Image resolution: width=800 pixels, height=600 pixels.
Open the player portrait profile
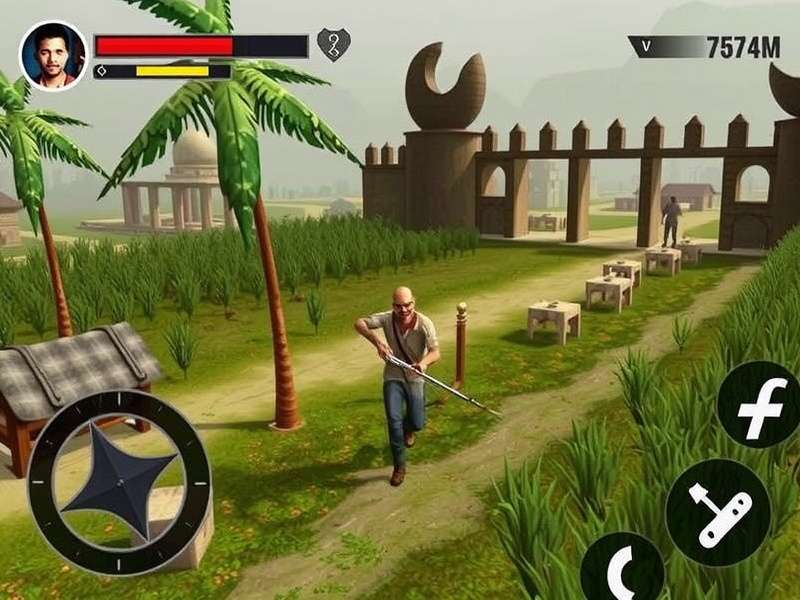pyautogui.click(x=52, y=56)
